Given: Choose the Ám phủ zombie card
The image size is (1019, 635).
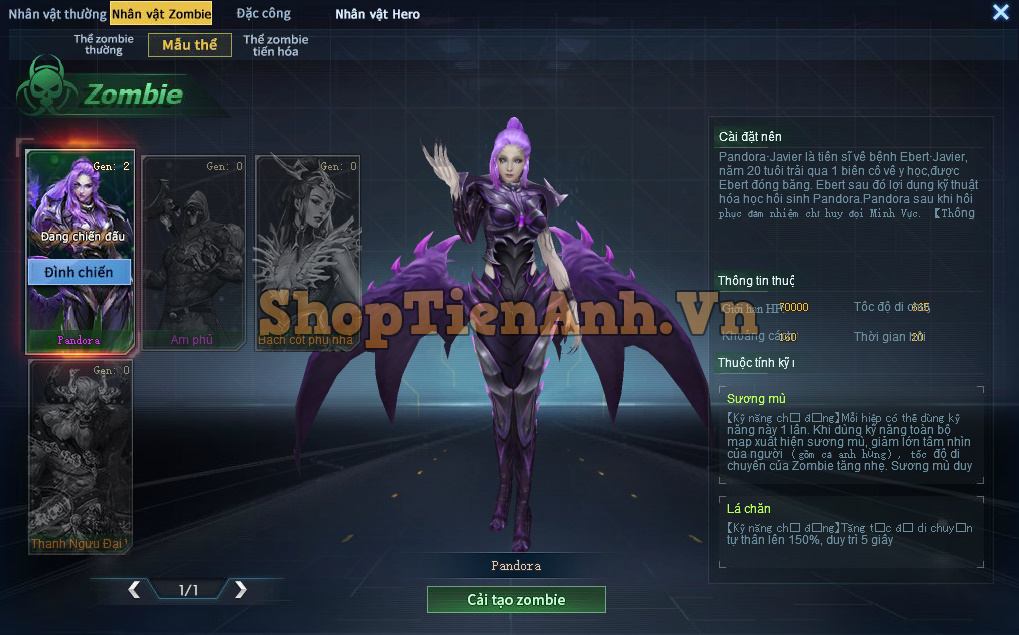Looking at the screenshot, I should 193,252.
